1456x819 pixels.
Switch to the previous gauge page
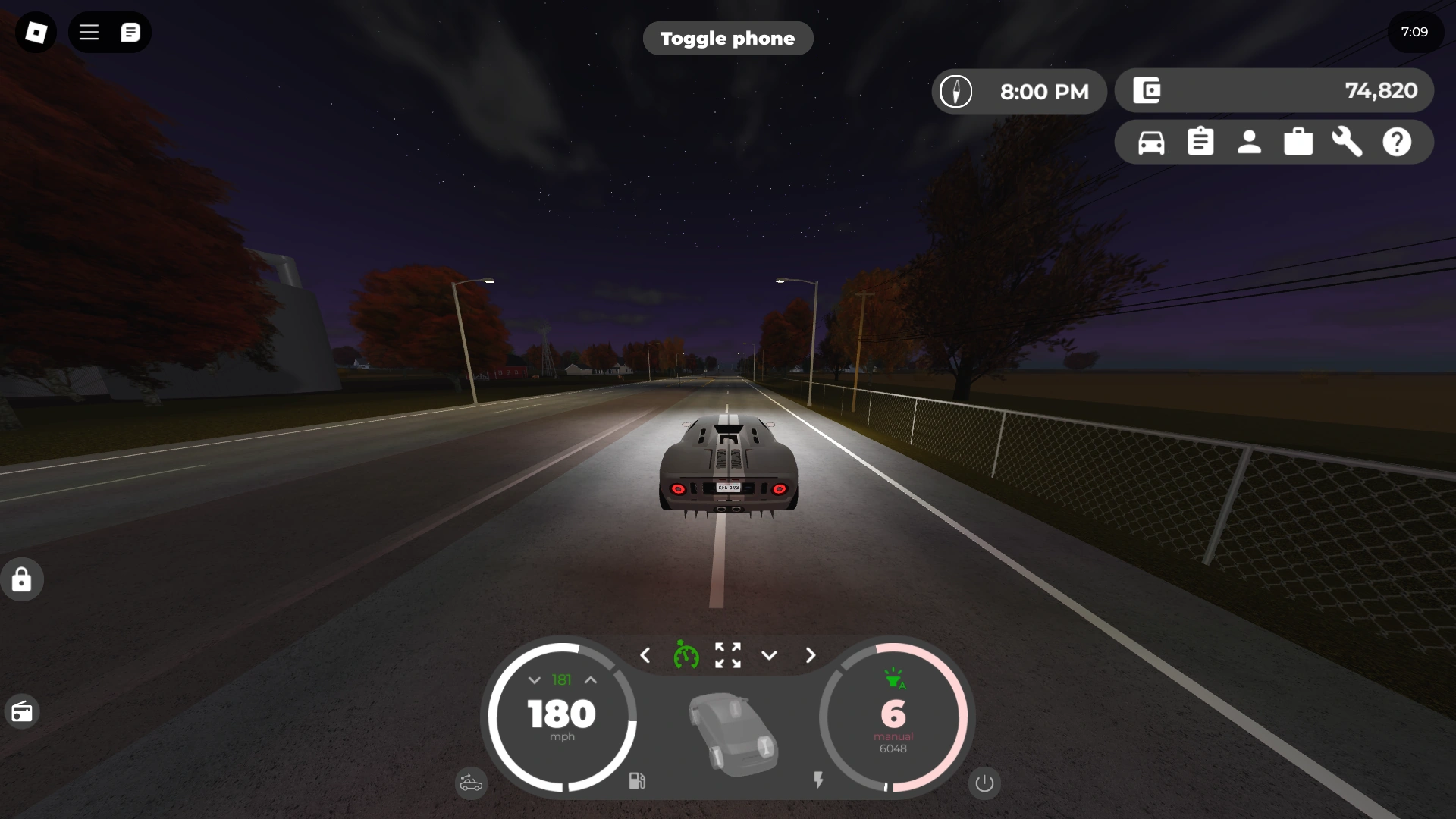pos(646,655)
